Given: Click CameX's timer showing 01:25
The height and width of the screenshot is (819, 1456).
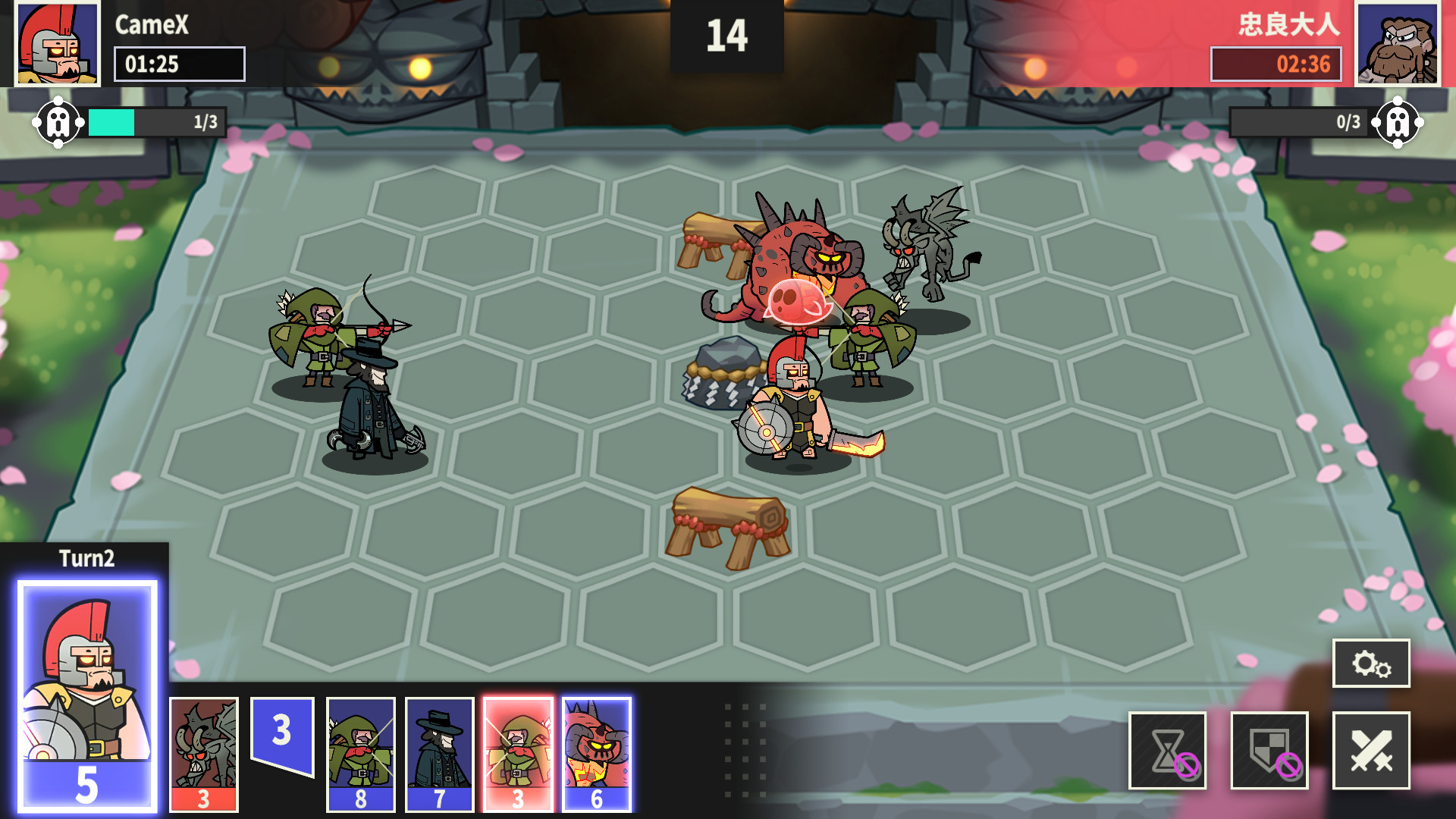Looking at the screenshot, I should point(179,64).
